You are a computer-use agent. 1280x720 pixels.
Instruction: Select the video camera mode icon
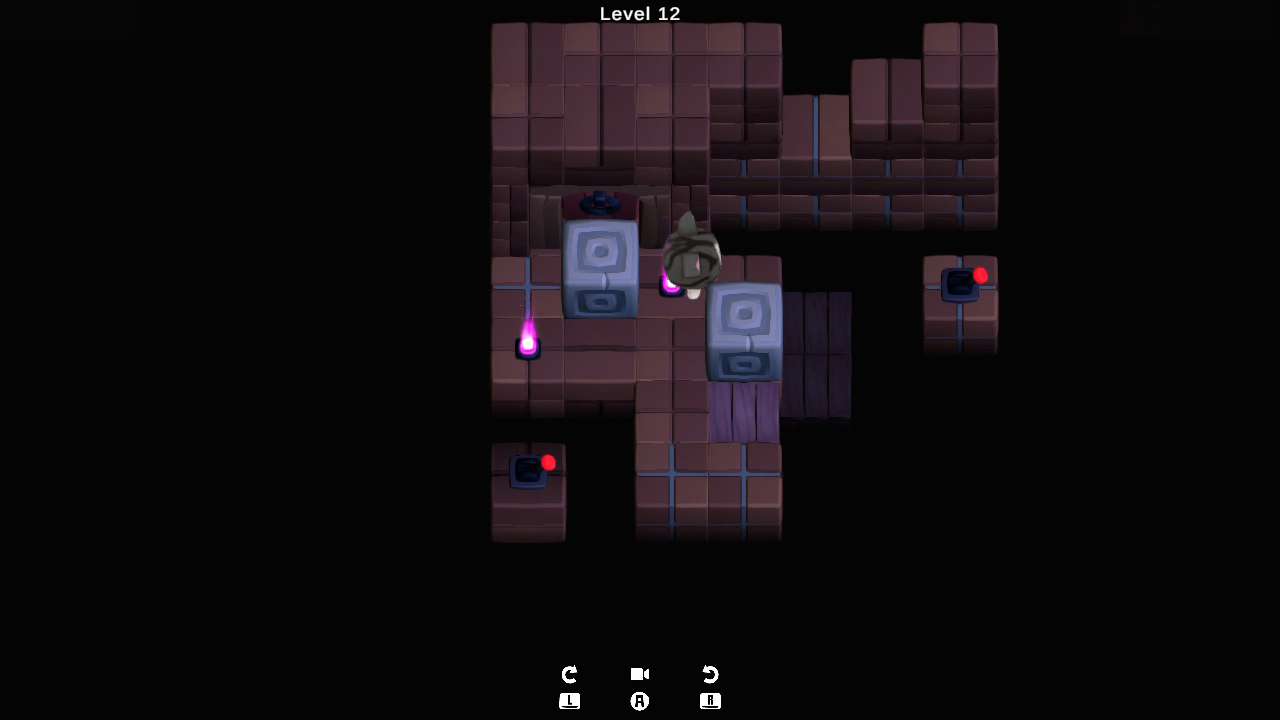pos(639,674)
